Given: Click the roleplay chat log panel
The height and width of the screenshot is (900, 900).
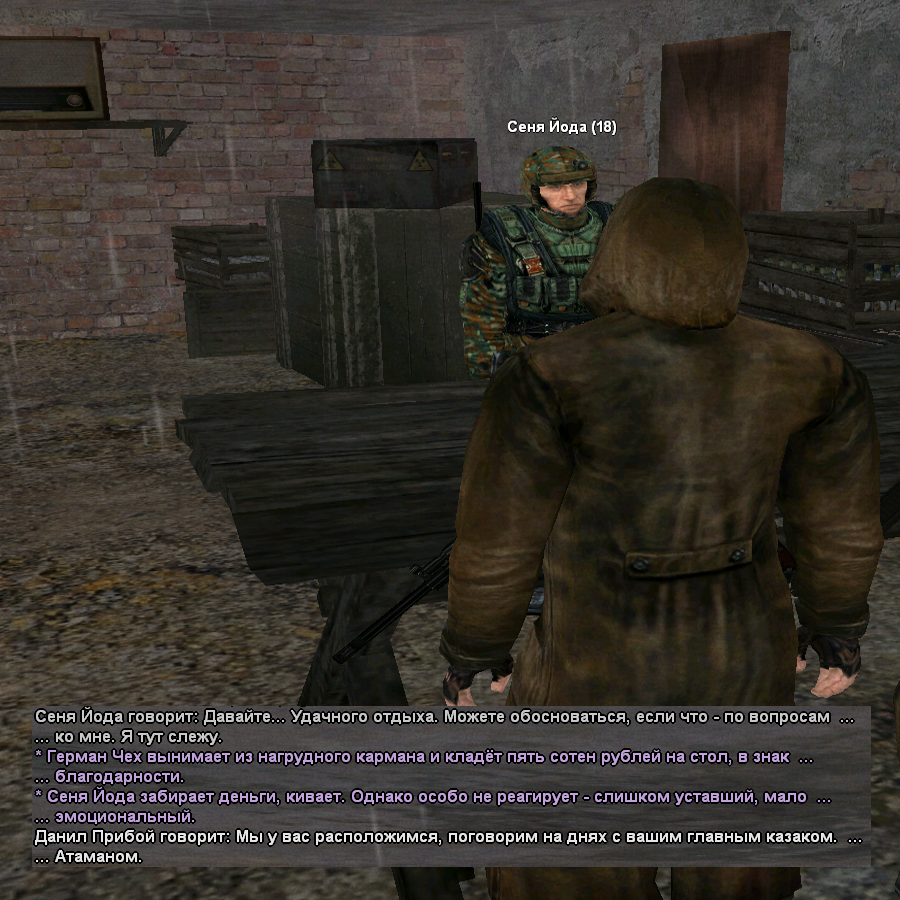Looking at the screenshot, I should point(450,786).
